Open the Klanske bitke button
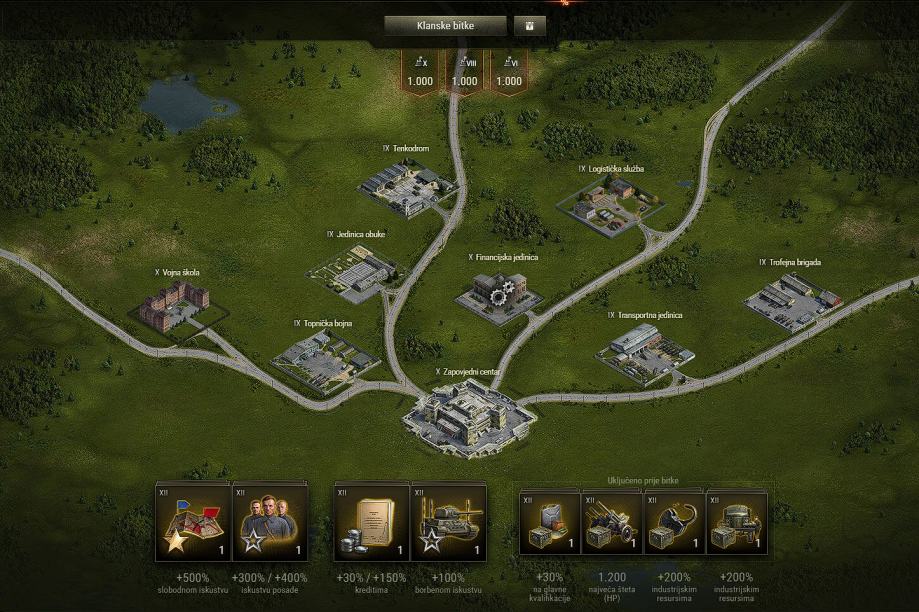This screenshot has height=612, width=919. coord(445,26)
